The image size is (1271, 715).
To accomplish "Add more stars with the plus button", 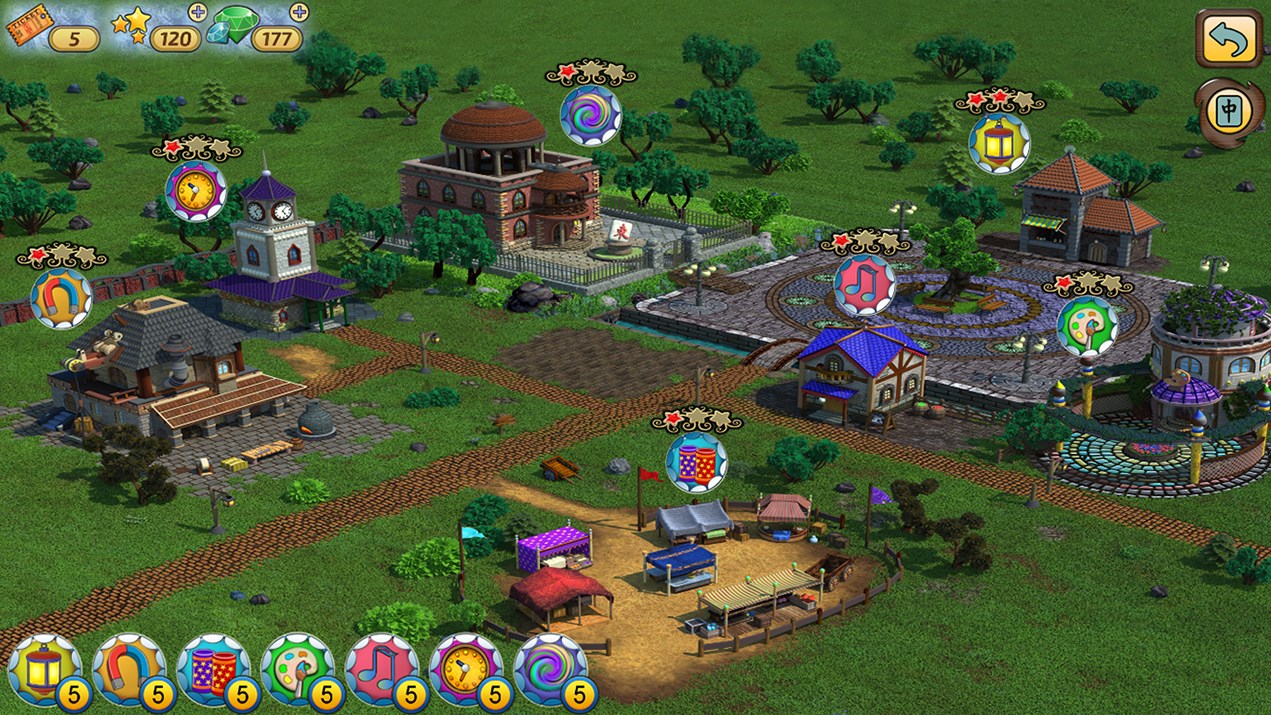I will [197, 13].
